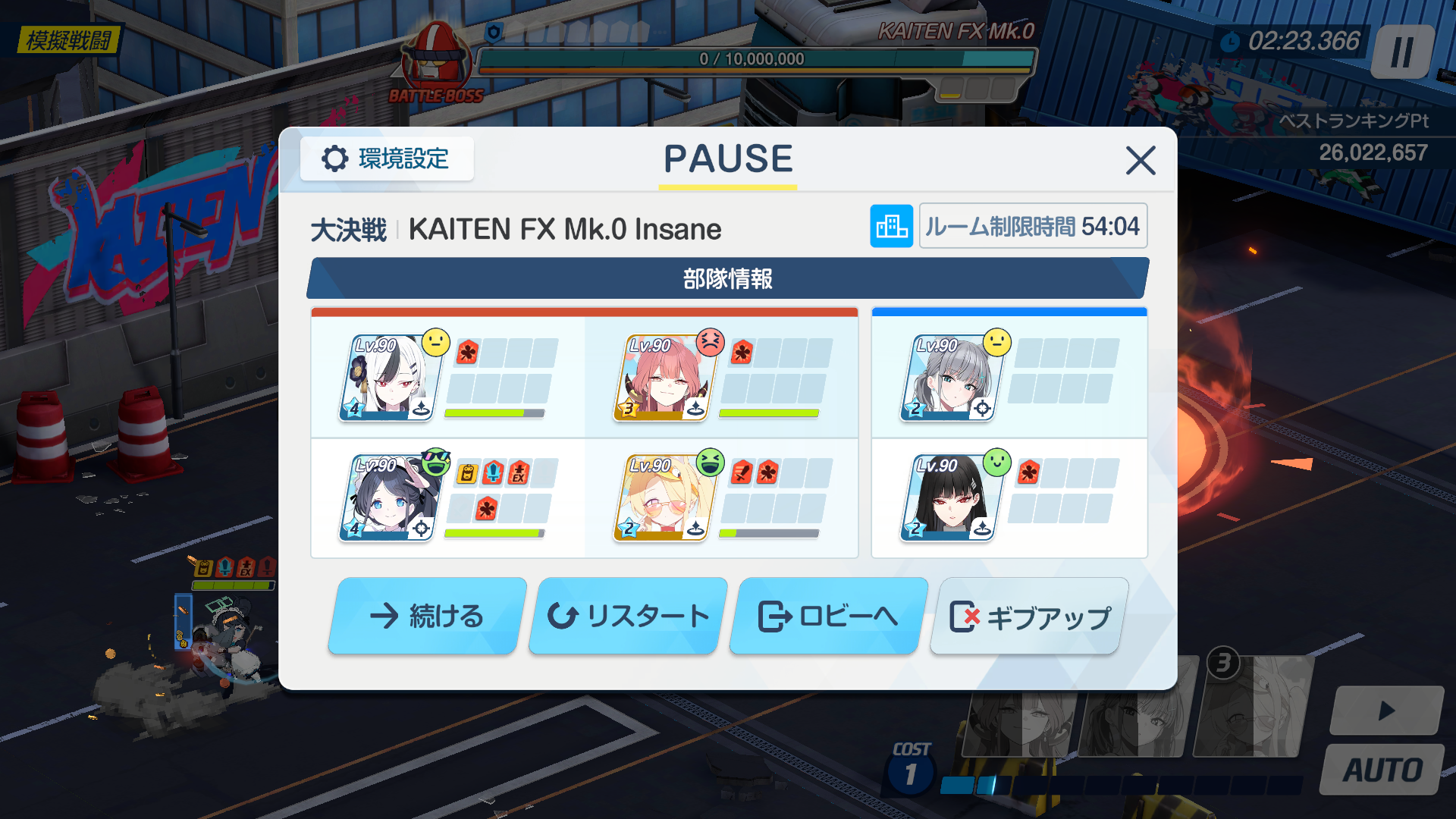The width and height of the screenshot is (1456, 819).
Task: Click the battle speed arrow button
Action: point(1386,711)
